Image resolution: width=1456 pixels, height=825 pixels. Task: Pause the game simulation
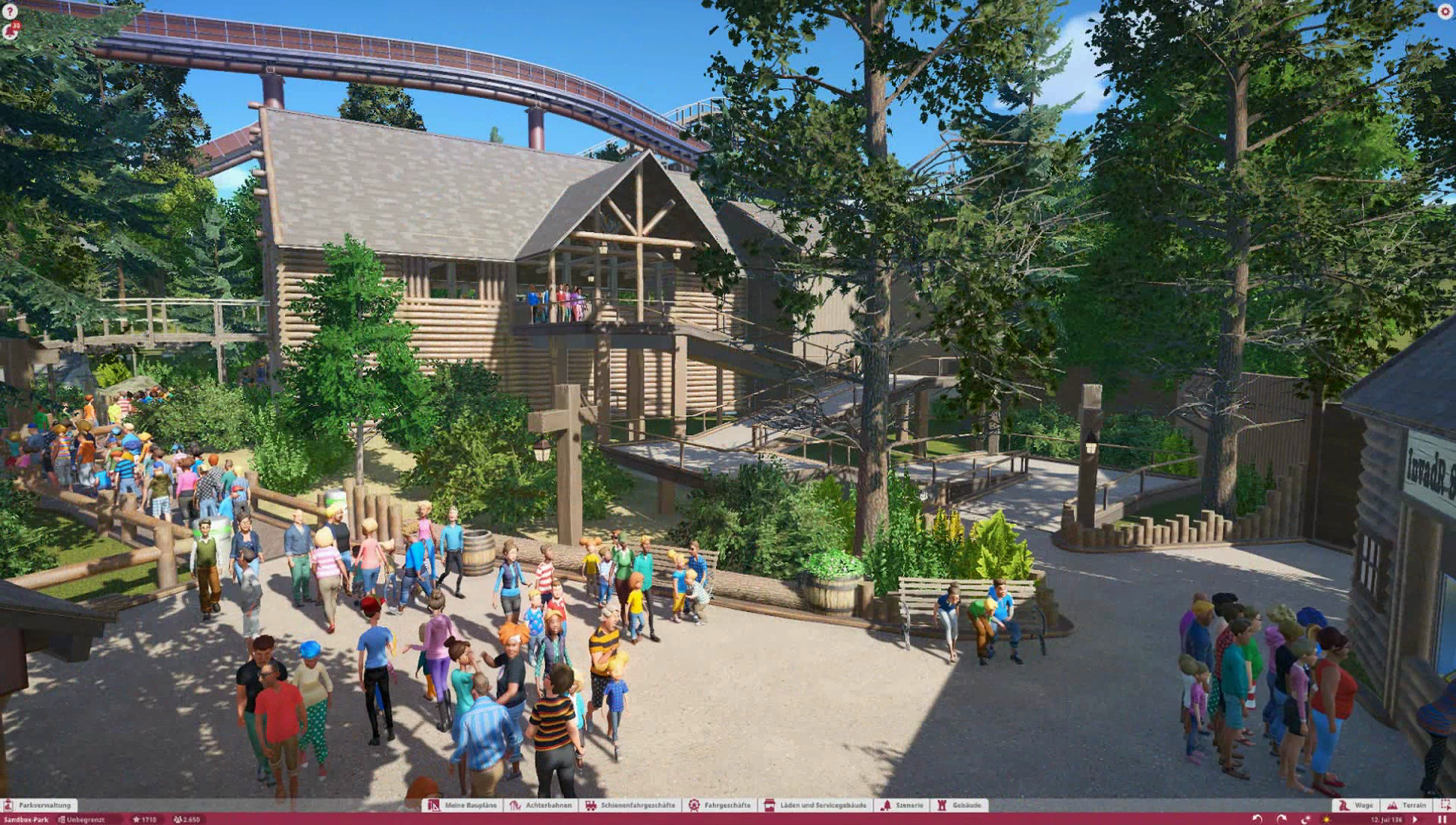tap(1442, 820)
